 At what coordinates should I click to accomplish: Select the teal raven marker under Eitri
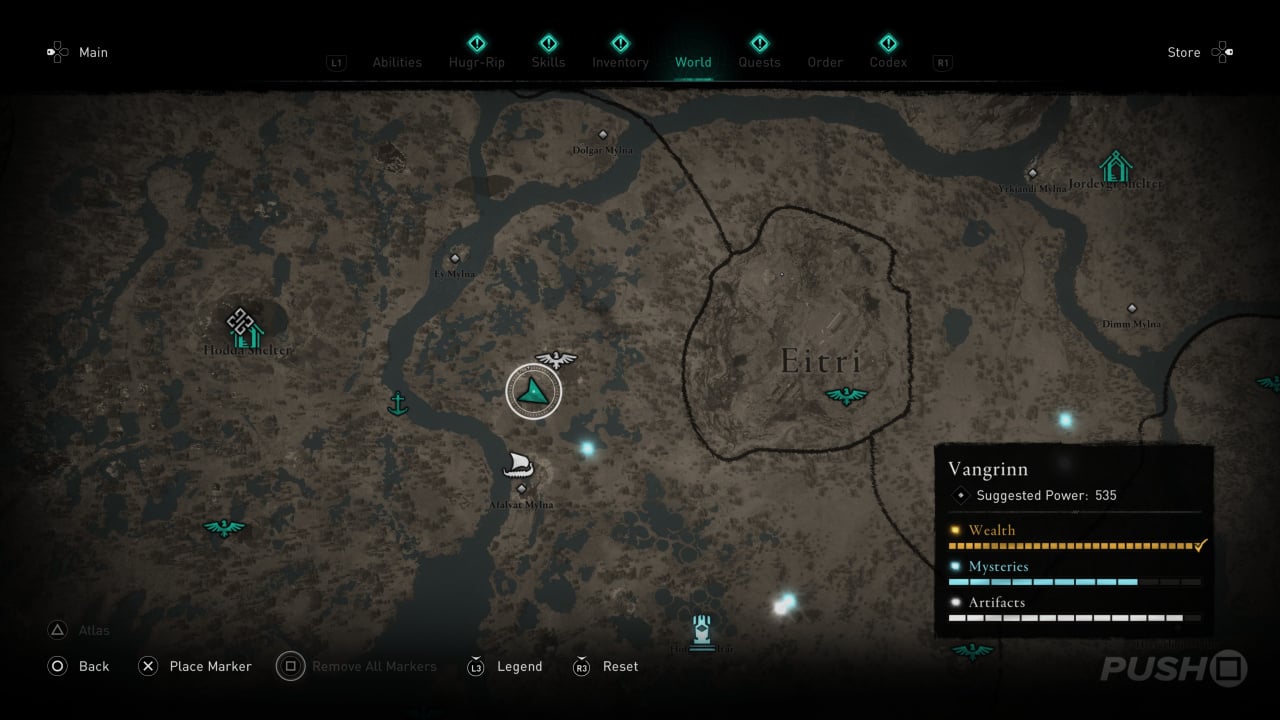(846, 396)
